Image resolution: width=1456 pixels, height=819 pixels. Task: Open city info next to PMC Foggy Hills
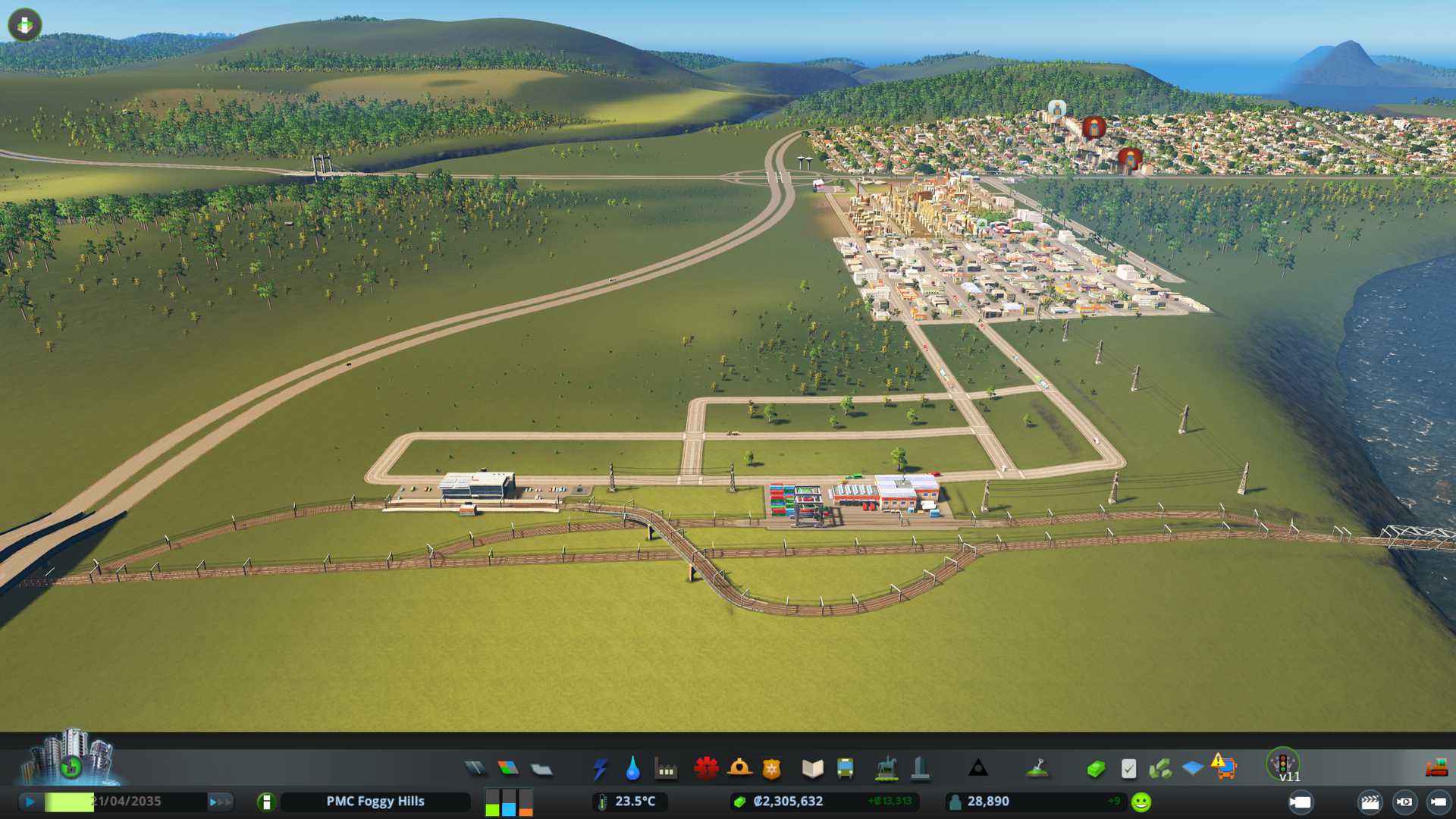pos(266,802)
